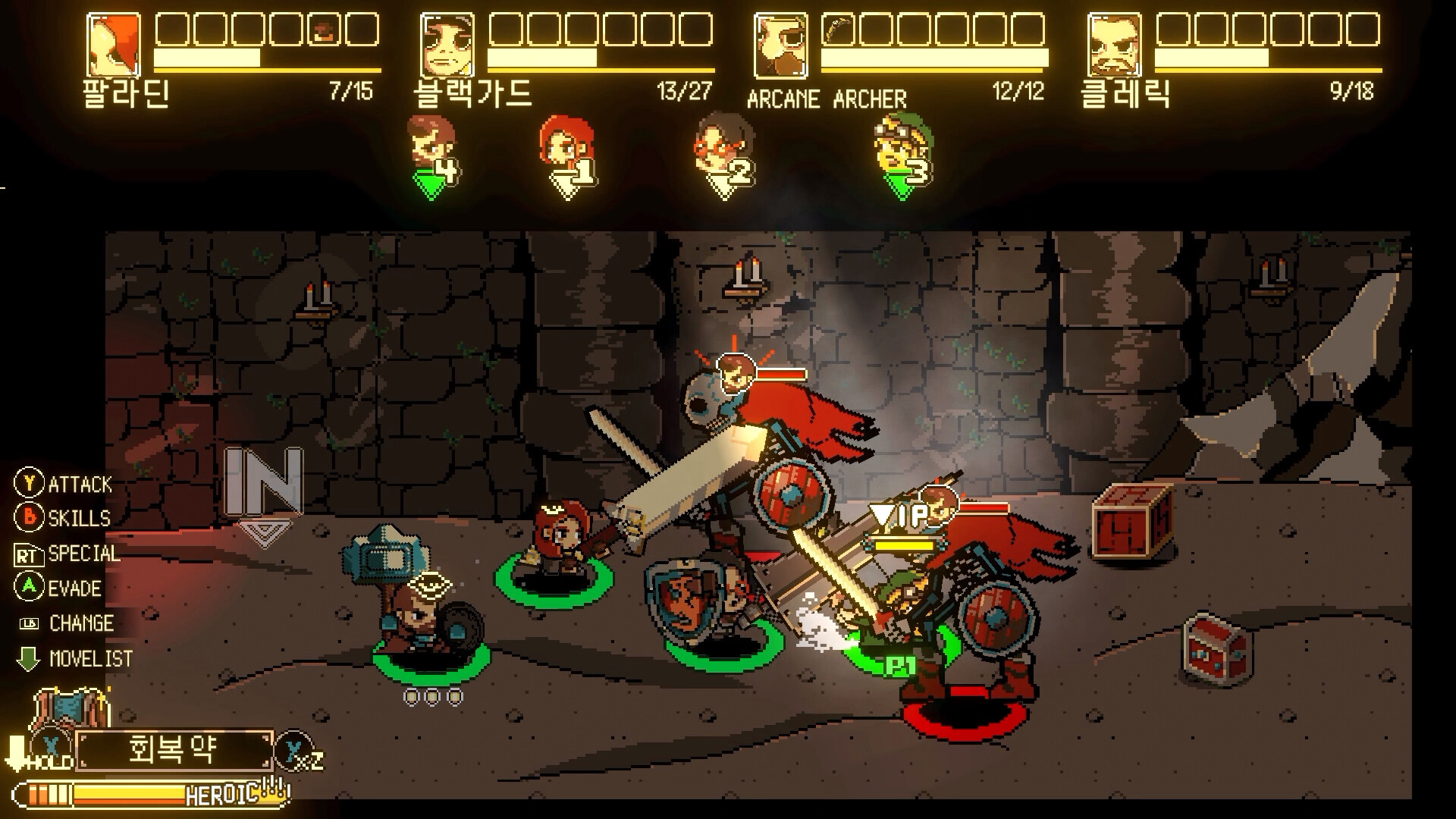Select party member marked with number 1
This screenshot has height=819, width=1456.
pos(563,146)
